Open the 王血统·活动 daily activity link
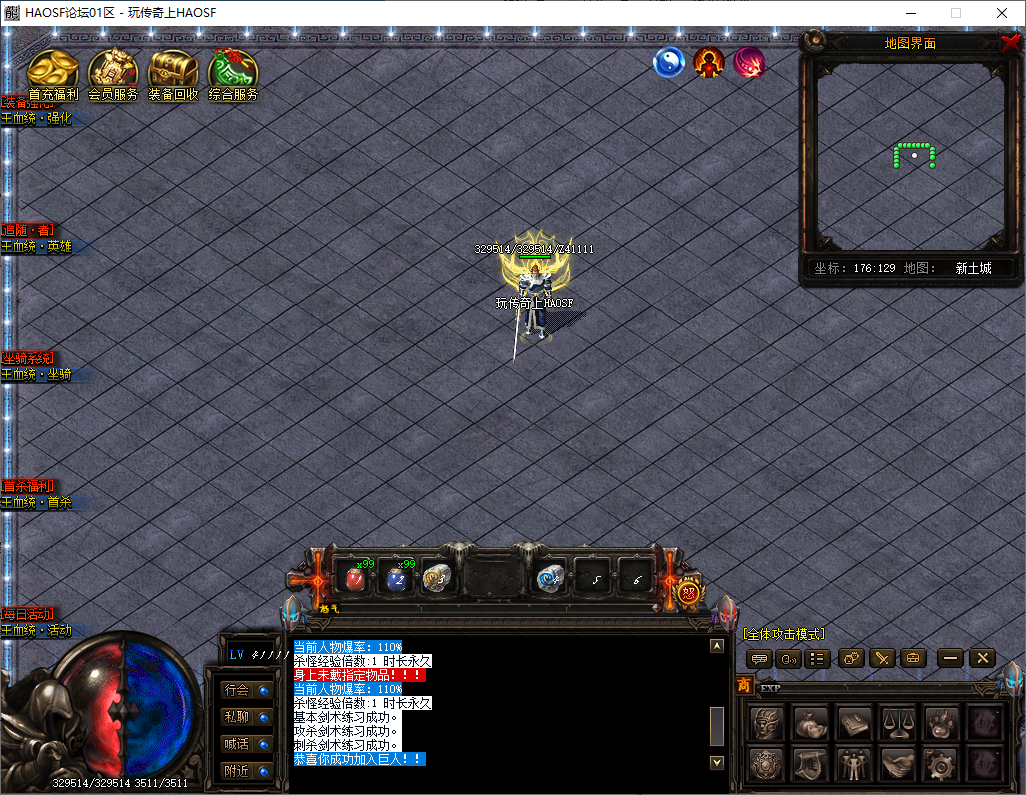Screen dimensions: 1026x795 pyautogui.click(x=37, y=631)
